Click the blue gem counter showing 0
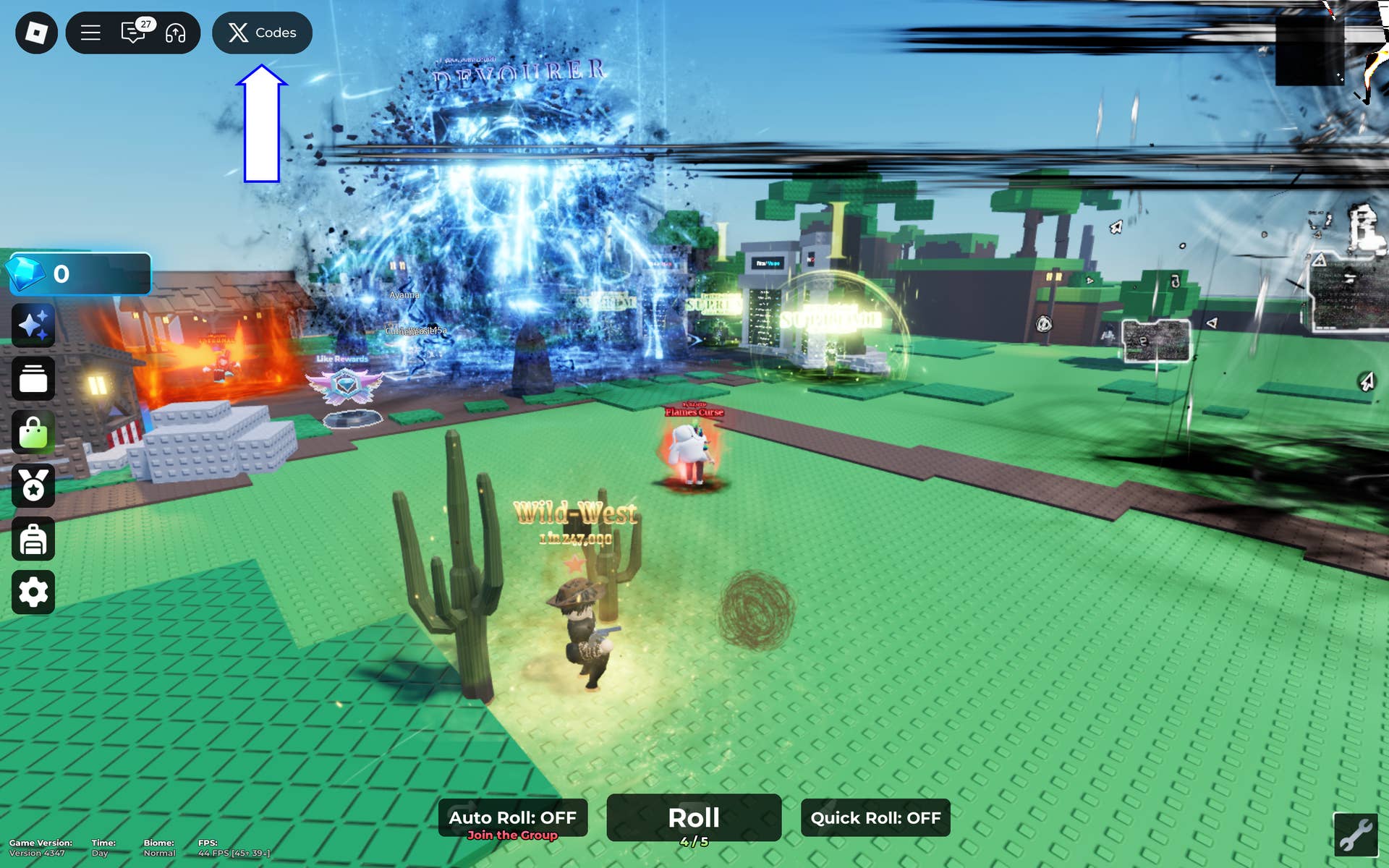Image resolution: width=1389 pixels, height=868 pixels. point(80,273)
